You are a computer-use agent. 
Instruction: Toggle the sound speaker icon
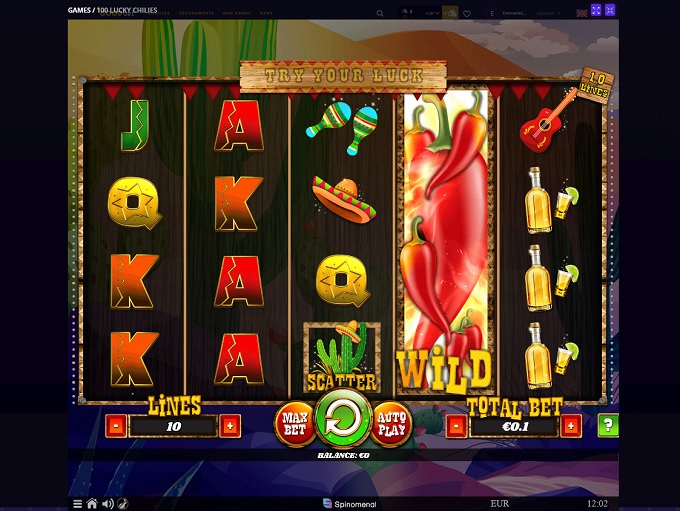[107, 503]
